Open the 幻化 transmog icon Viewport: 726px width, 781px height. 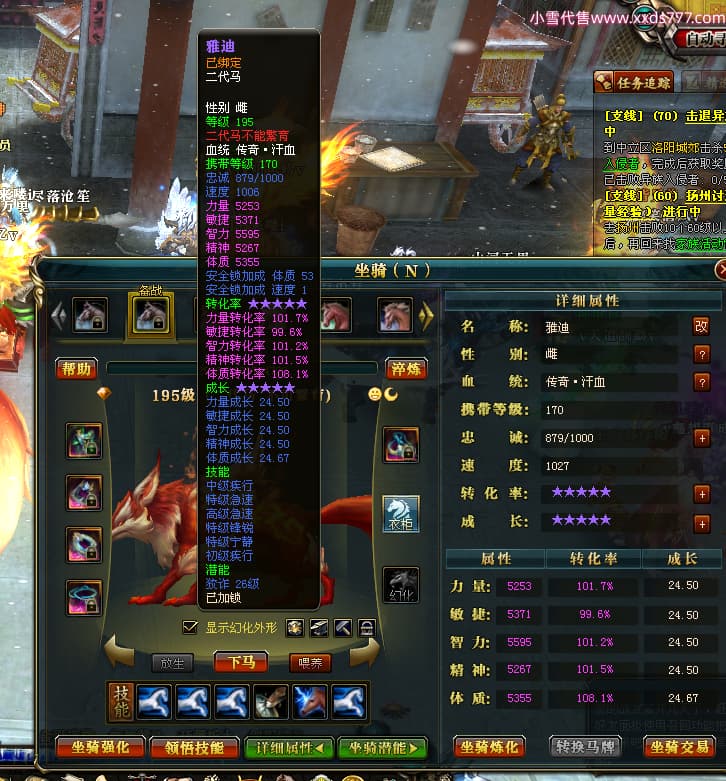point(401,584)
